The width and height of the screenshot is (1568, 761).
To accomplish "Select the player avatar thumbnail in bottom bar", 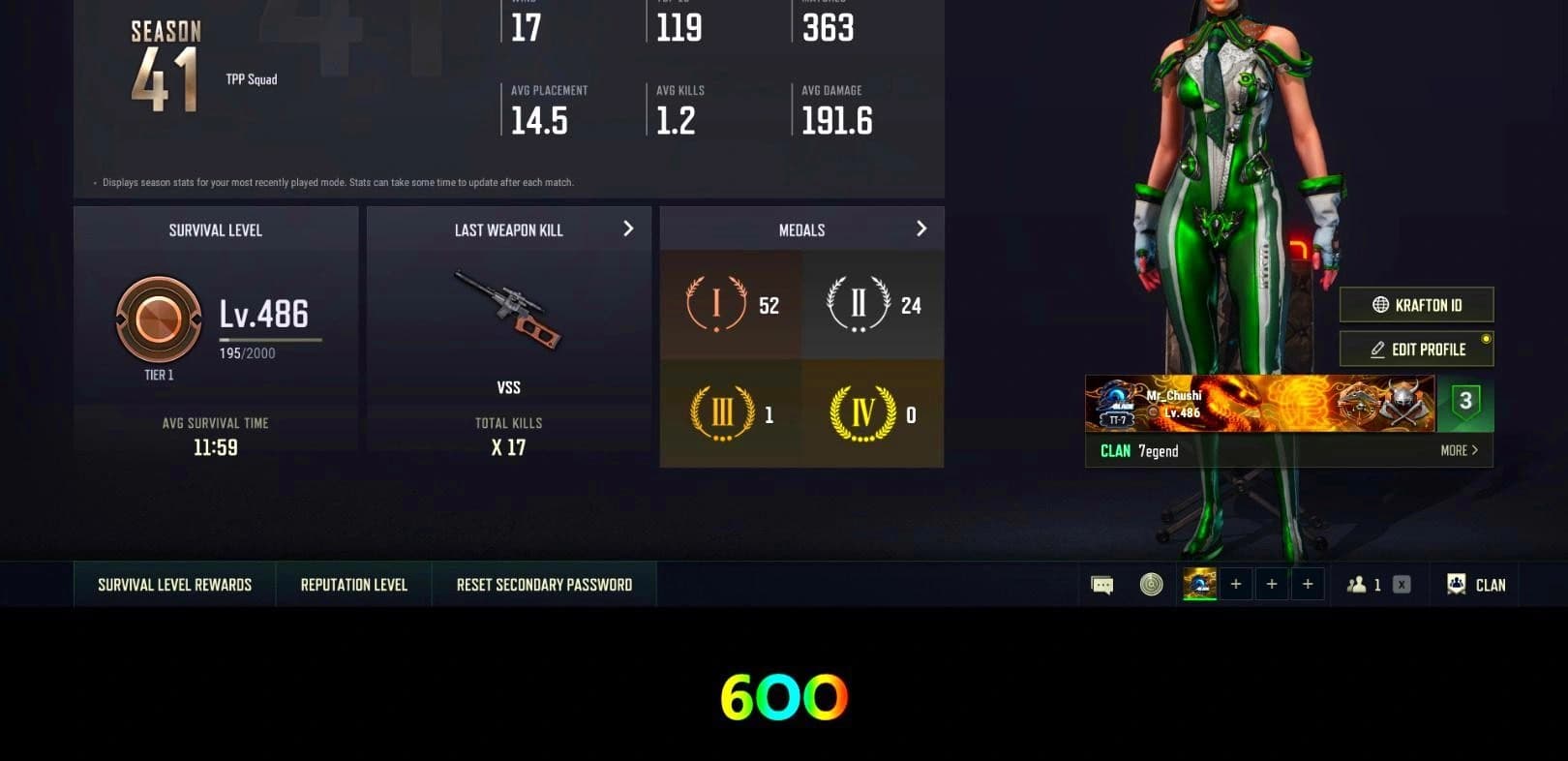I will tap(1200, 584).
